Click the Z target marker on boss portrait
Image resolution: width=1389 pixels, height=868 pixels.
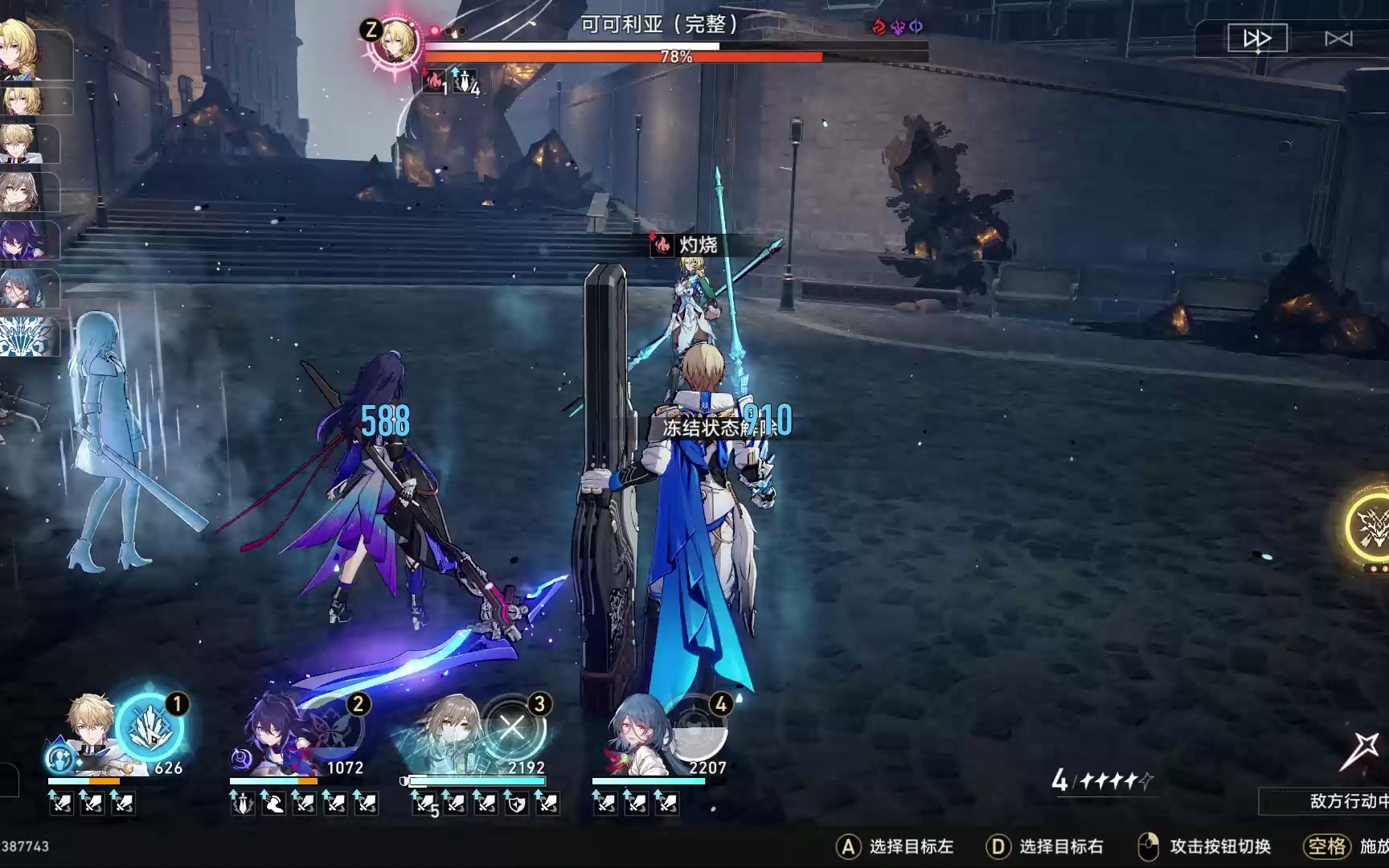pos(370,31)
